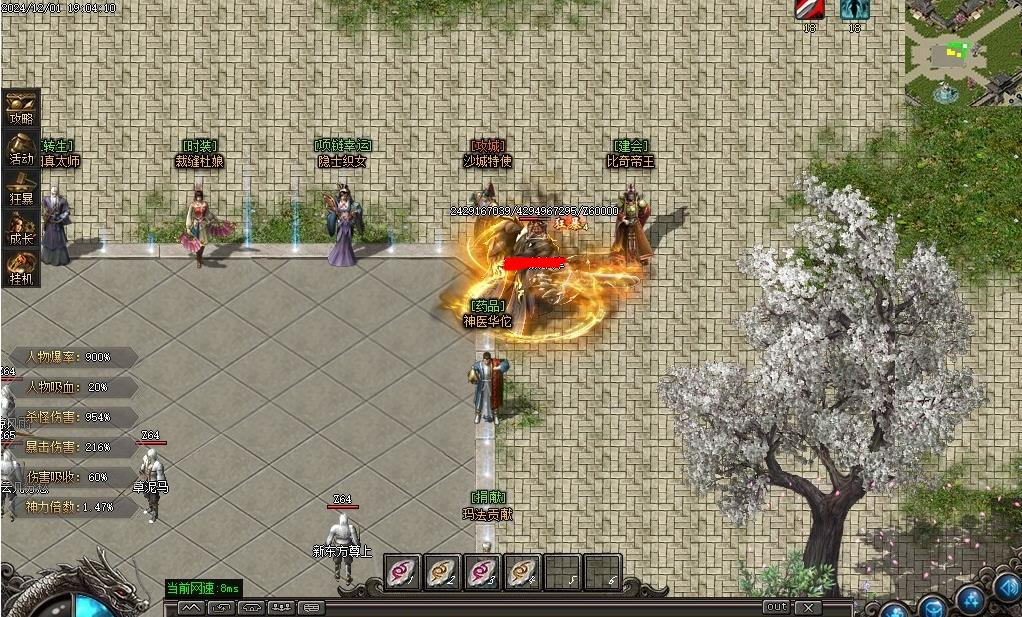Use the orange scroll in hotbar slot 4
1022x617 pixels.
pos(522,572)
